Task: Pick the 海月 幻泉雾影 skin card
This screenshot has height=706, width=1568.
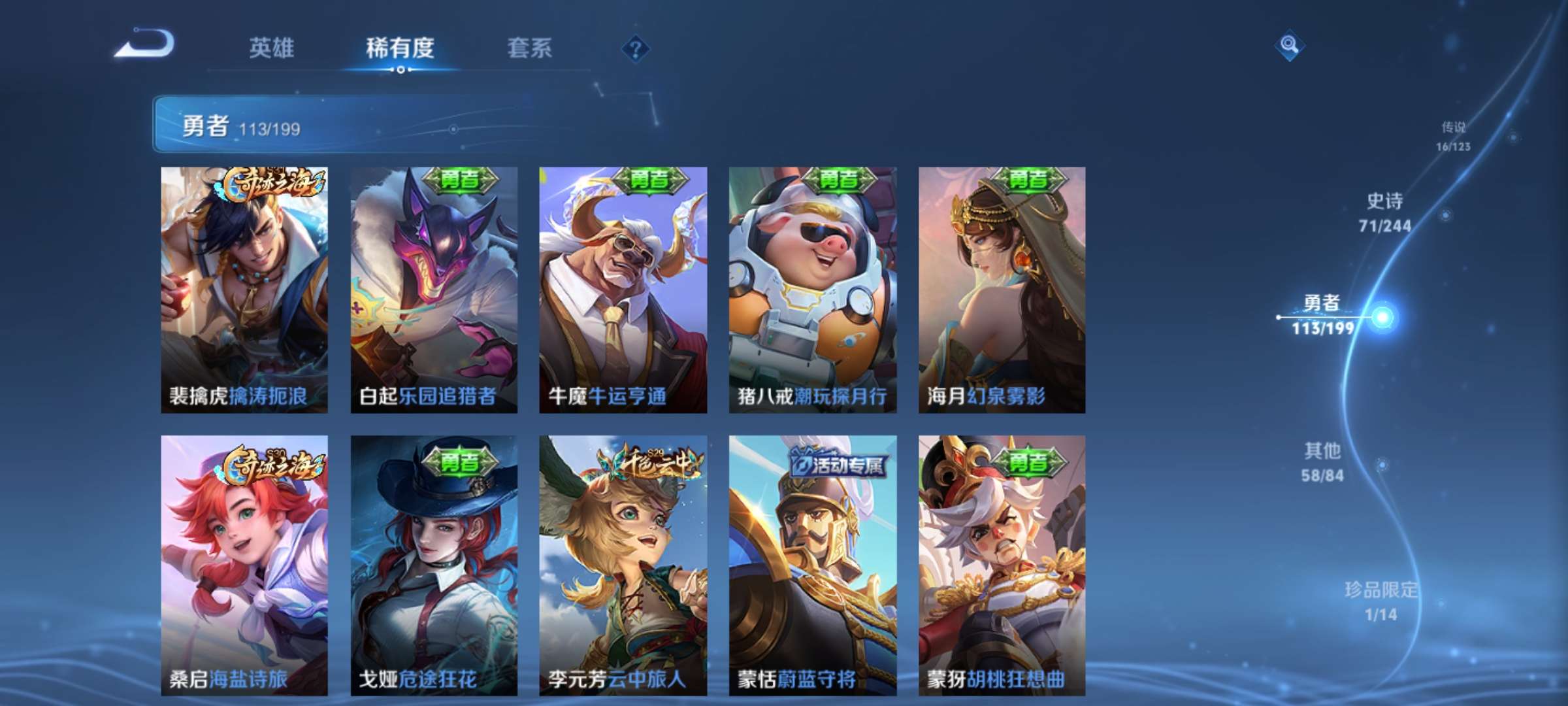Action: click(1002, 290)
